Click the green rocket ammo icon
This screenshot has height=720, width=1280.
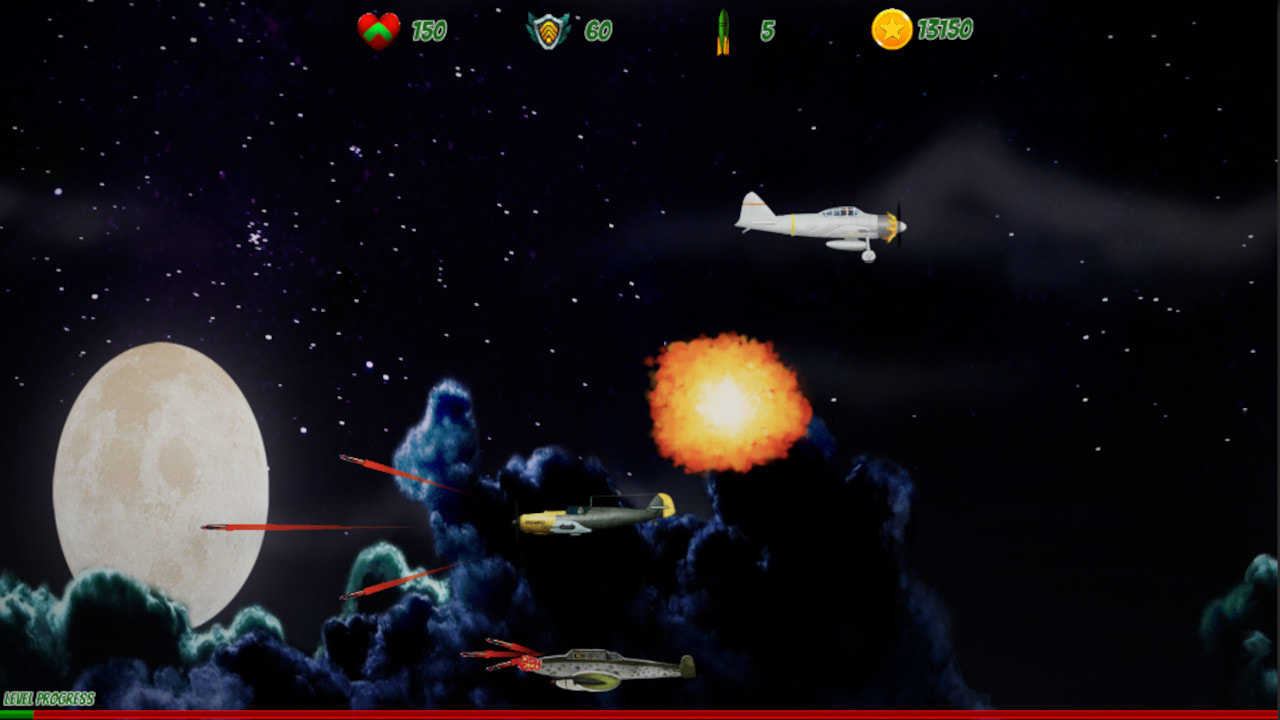click(724, 29)
